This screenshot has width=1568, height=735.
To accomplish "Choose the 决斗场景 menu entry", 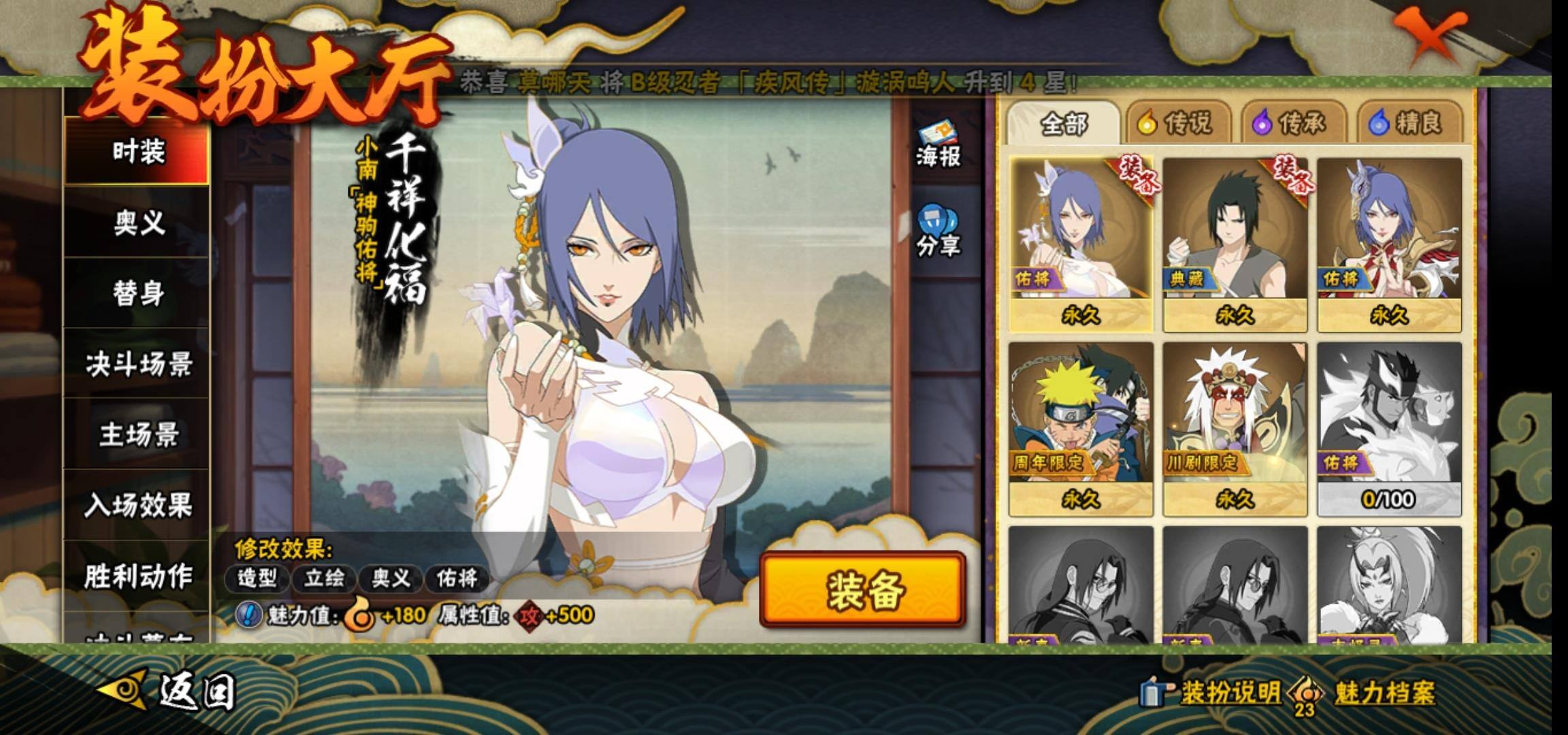I will 137,365.
